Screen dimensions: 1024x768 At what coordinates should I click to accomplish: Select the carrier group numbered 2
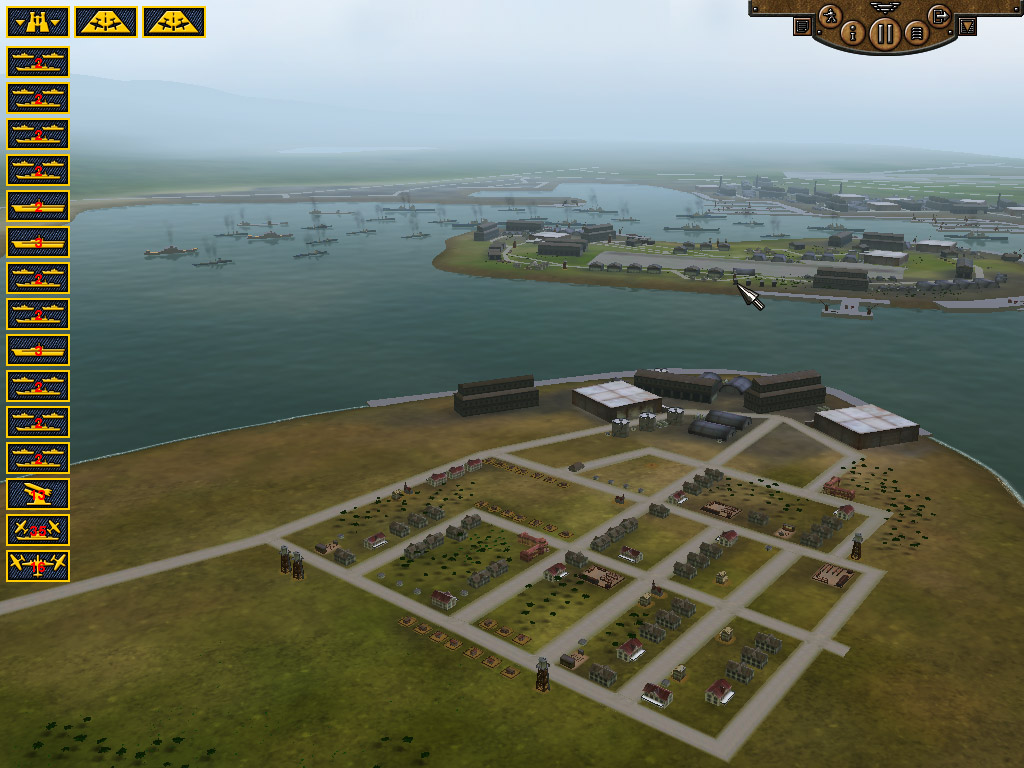[x=38, y=205]
